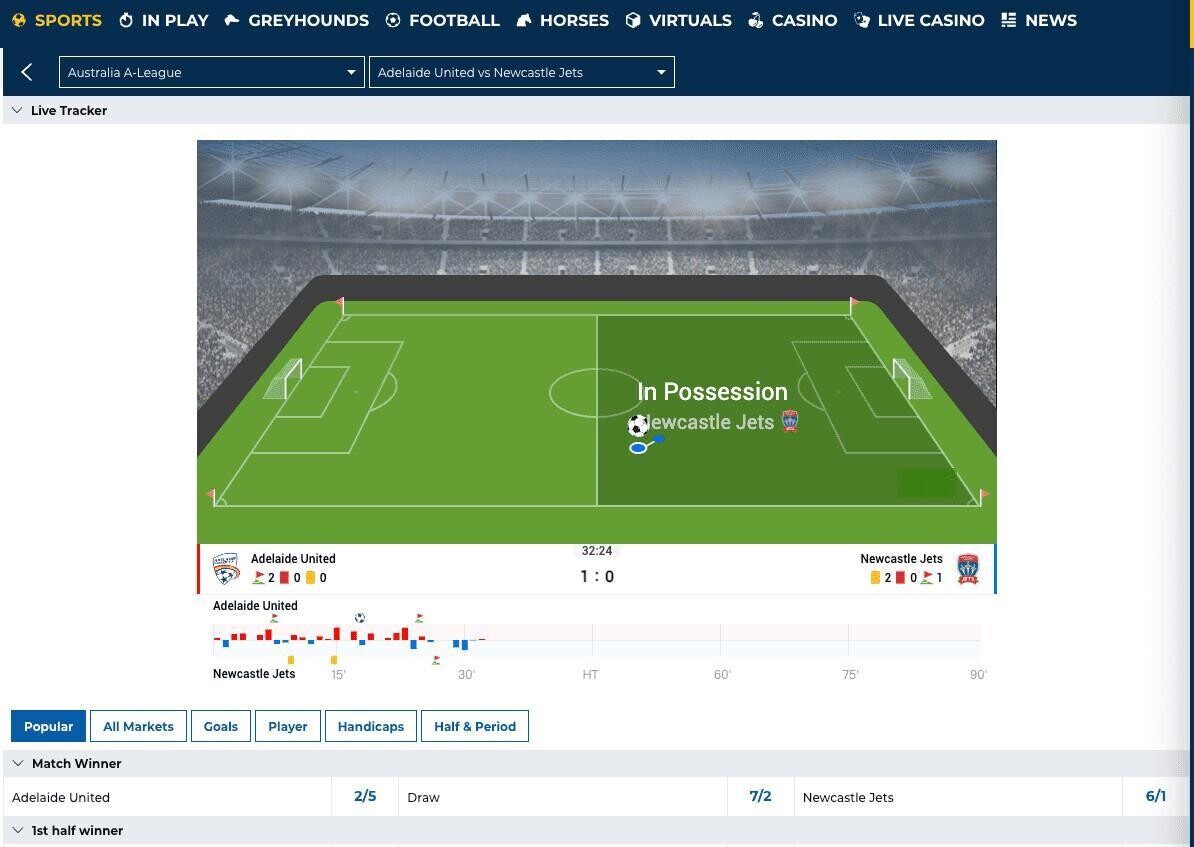The image size is (1194, 847).
Task: Open the Adelaide United vs Newcastle Jets dropdown
Action: click(x=521, y=72)
